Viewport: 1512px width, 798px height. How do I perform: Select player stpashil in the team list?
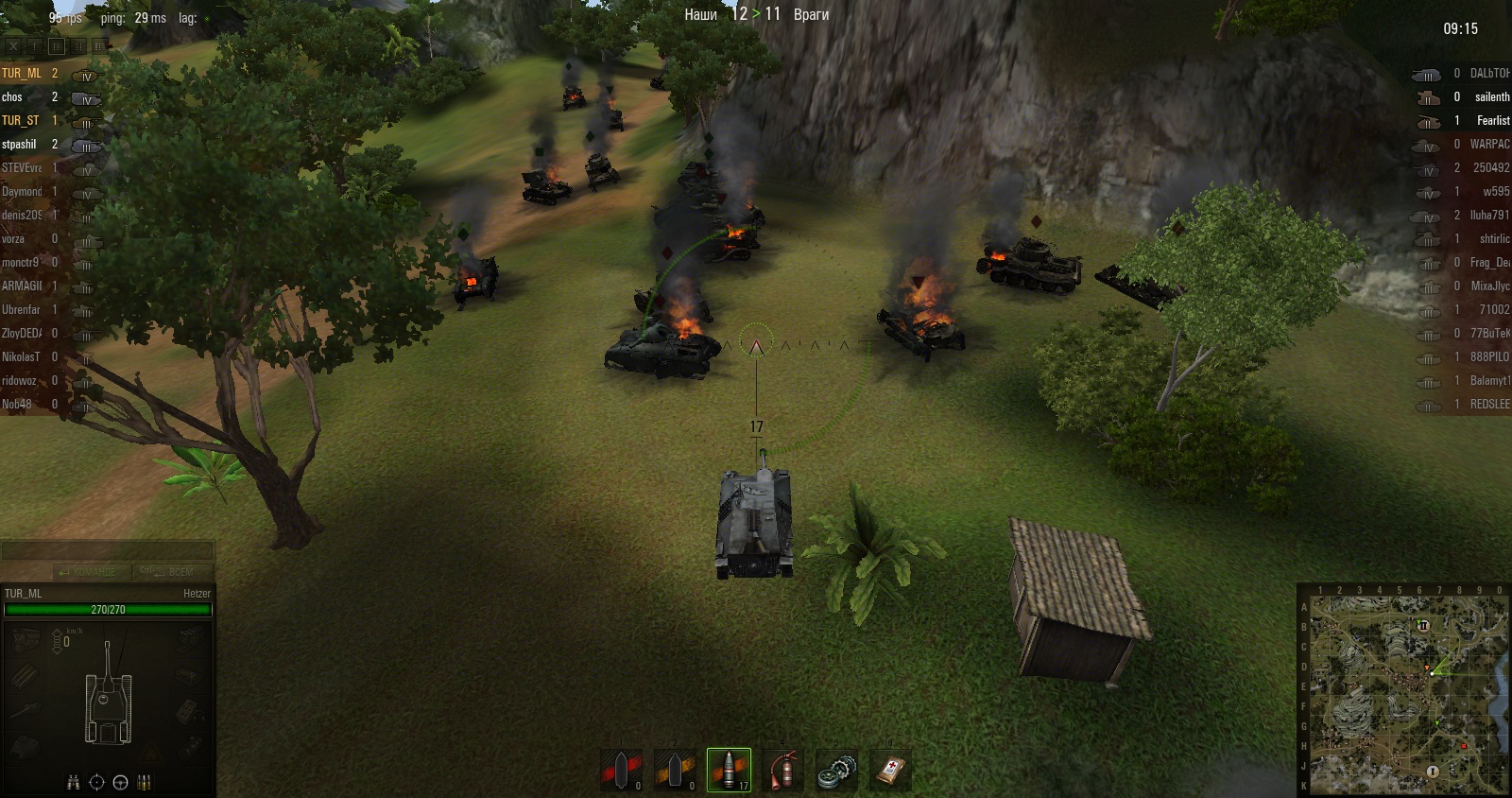point(20,145)
